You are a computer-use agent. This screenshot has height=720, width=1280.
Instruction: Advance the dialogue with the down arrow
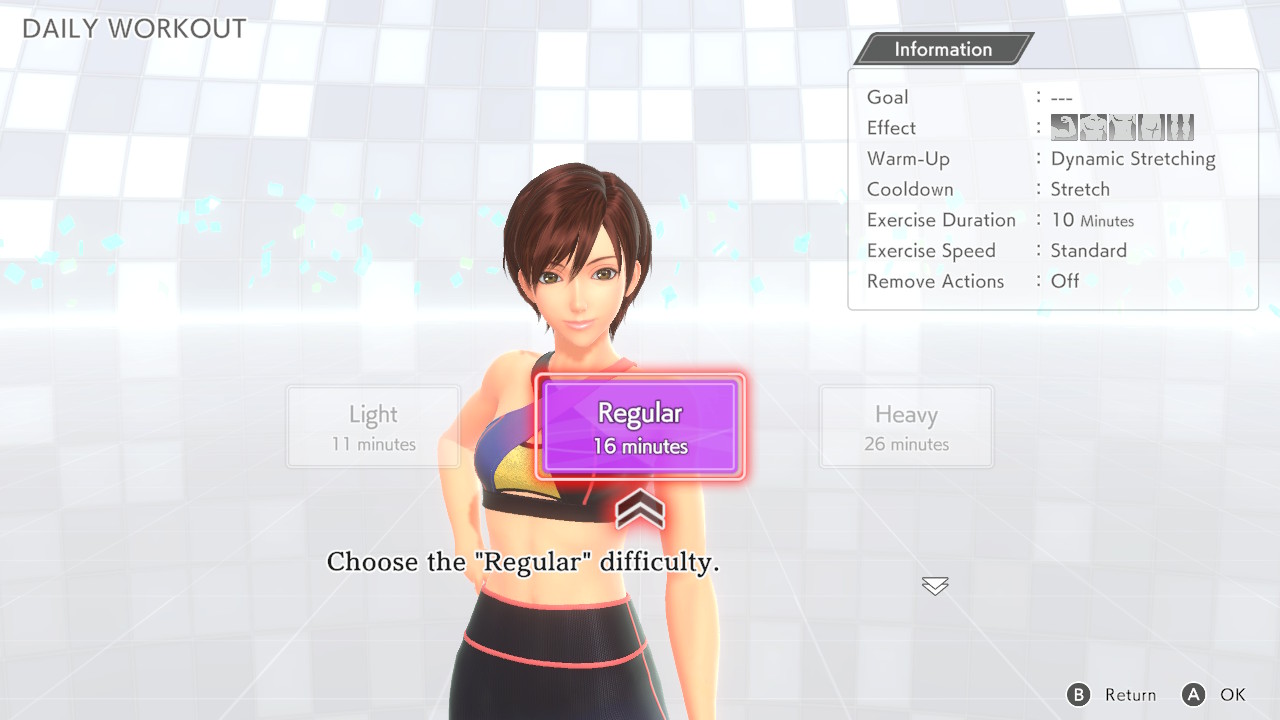click(935, 586)
